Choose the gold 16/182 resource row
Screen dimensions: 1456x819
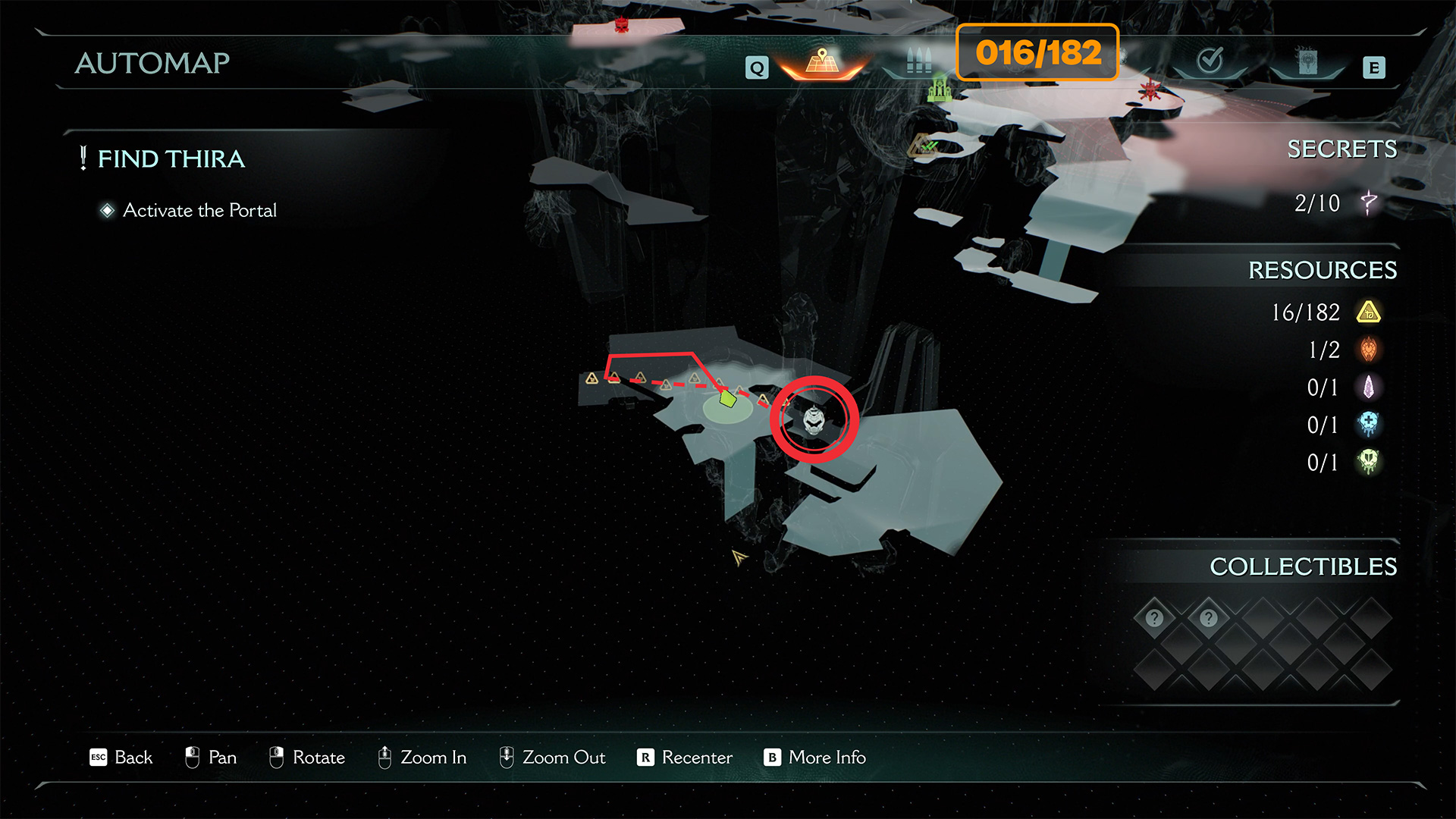coord(1326,312)
